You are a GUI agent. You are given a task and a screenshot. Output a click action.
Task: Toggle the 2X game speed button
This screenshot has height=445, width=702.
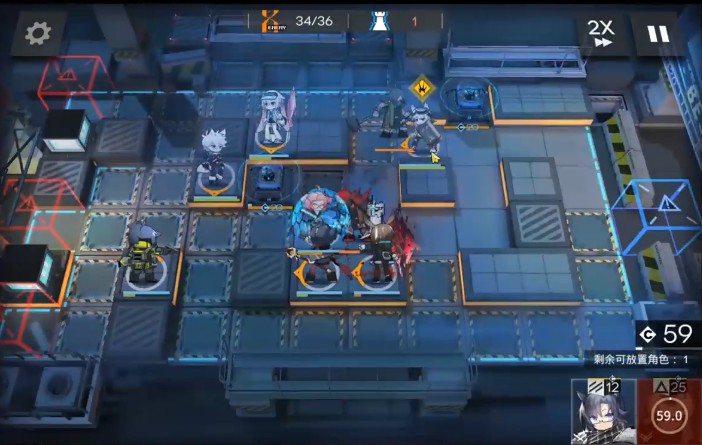[601, 33]
